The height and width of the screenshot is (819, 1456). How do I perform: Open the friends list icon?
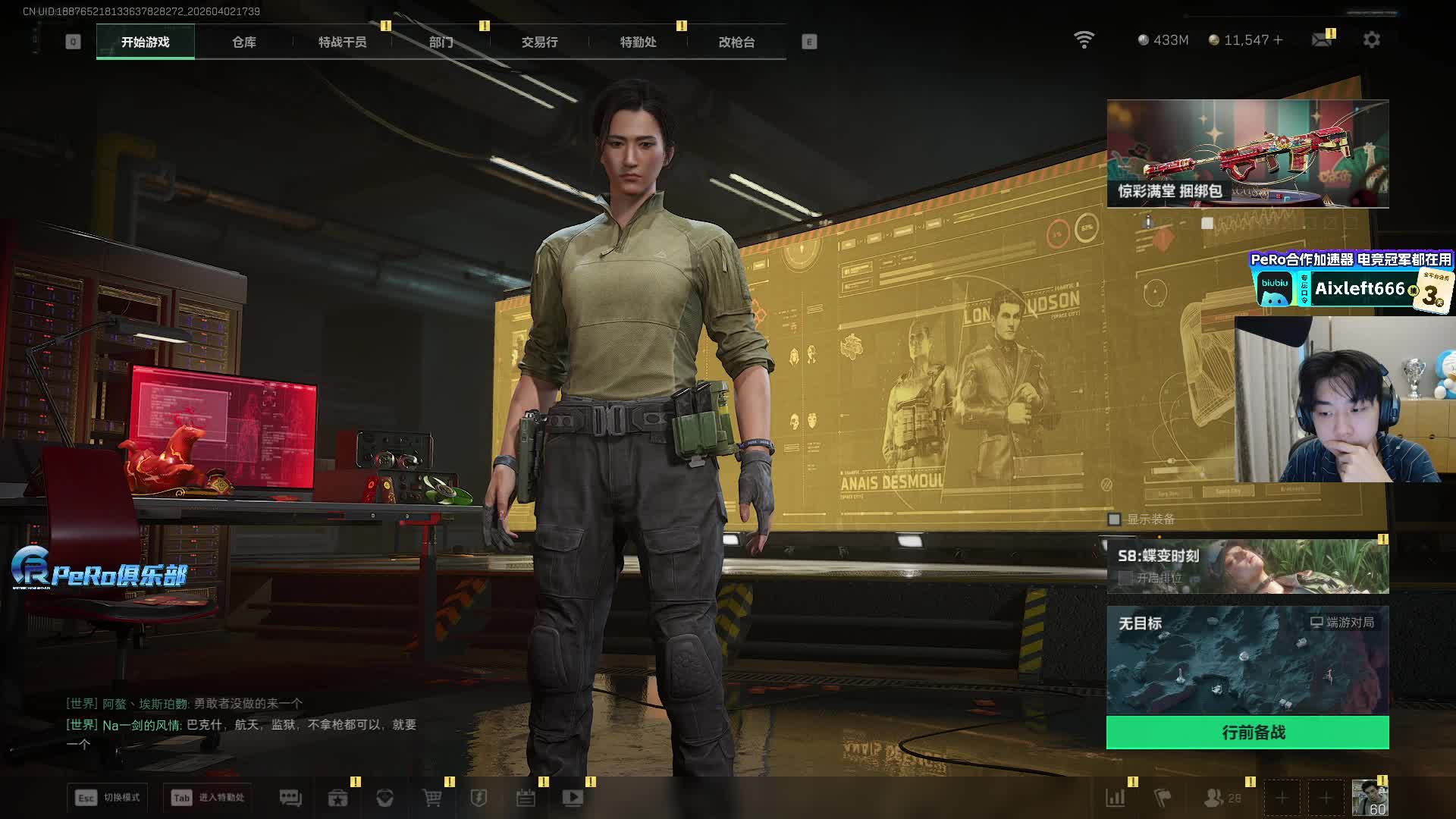click(1214, 798)
